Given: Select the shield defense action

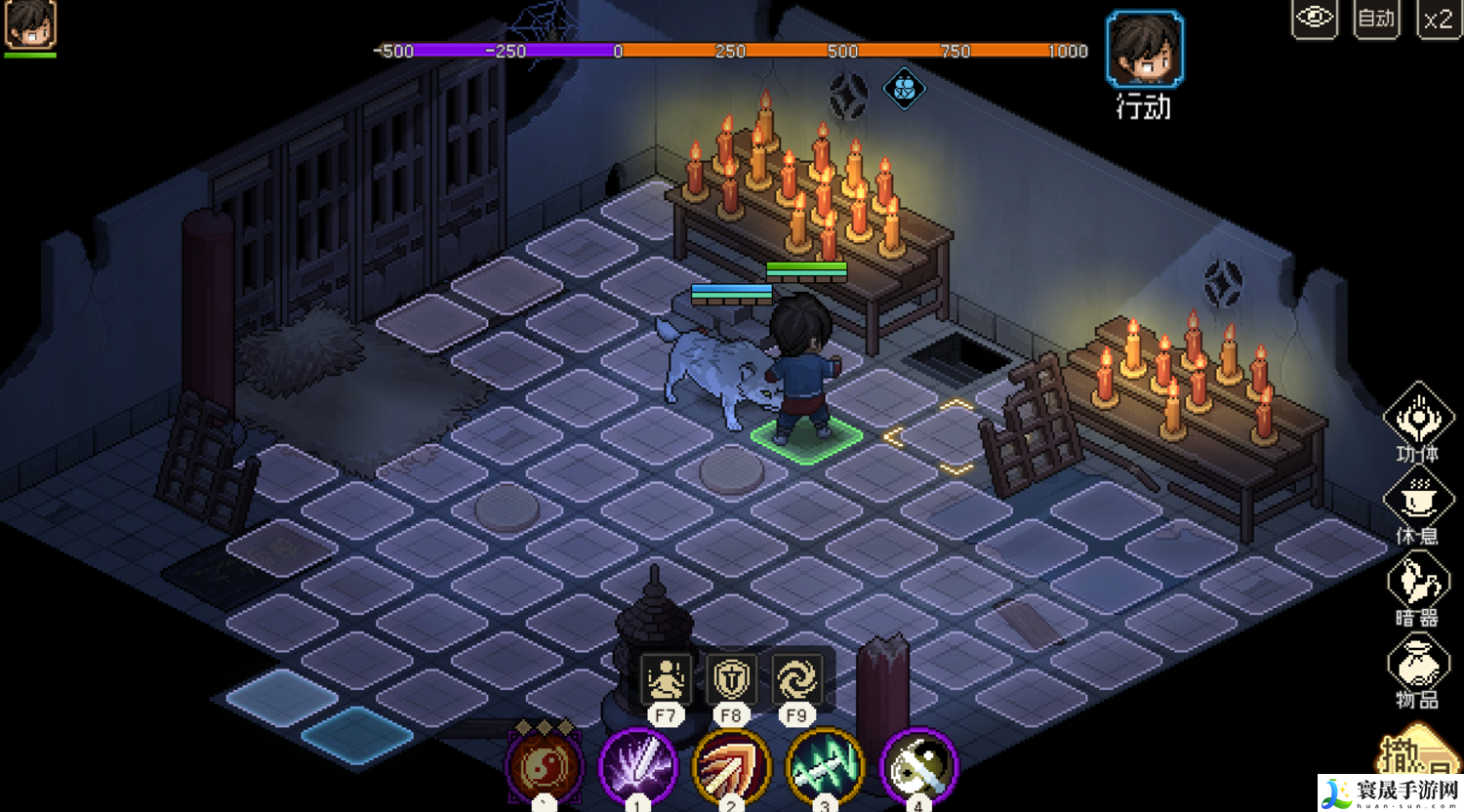Looking at the screenshot, I should tap(731, 678).
